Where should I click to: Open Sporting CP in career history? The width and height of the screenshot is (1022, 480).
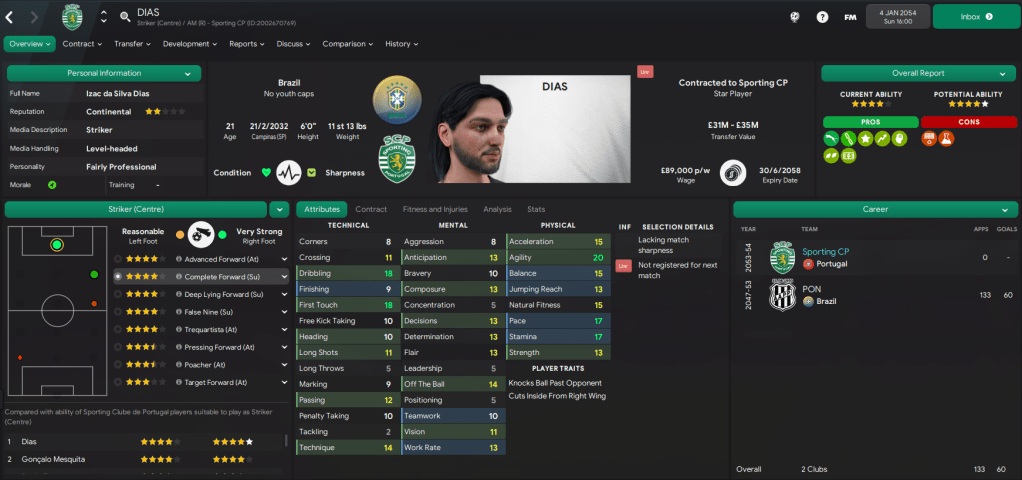point(825,252)
